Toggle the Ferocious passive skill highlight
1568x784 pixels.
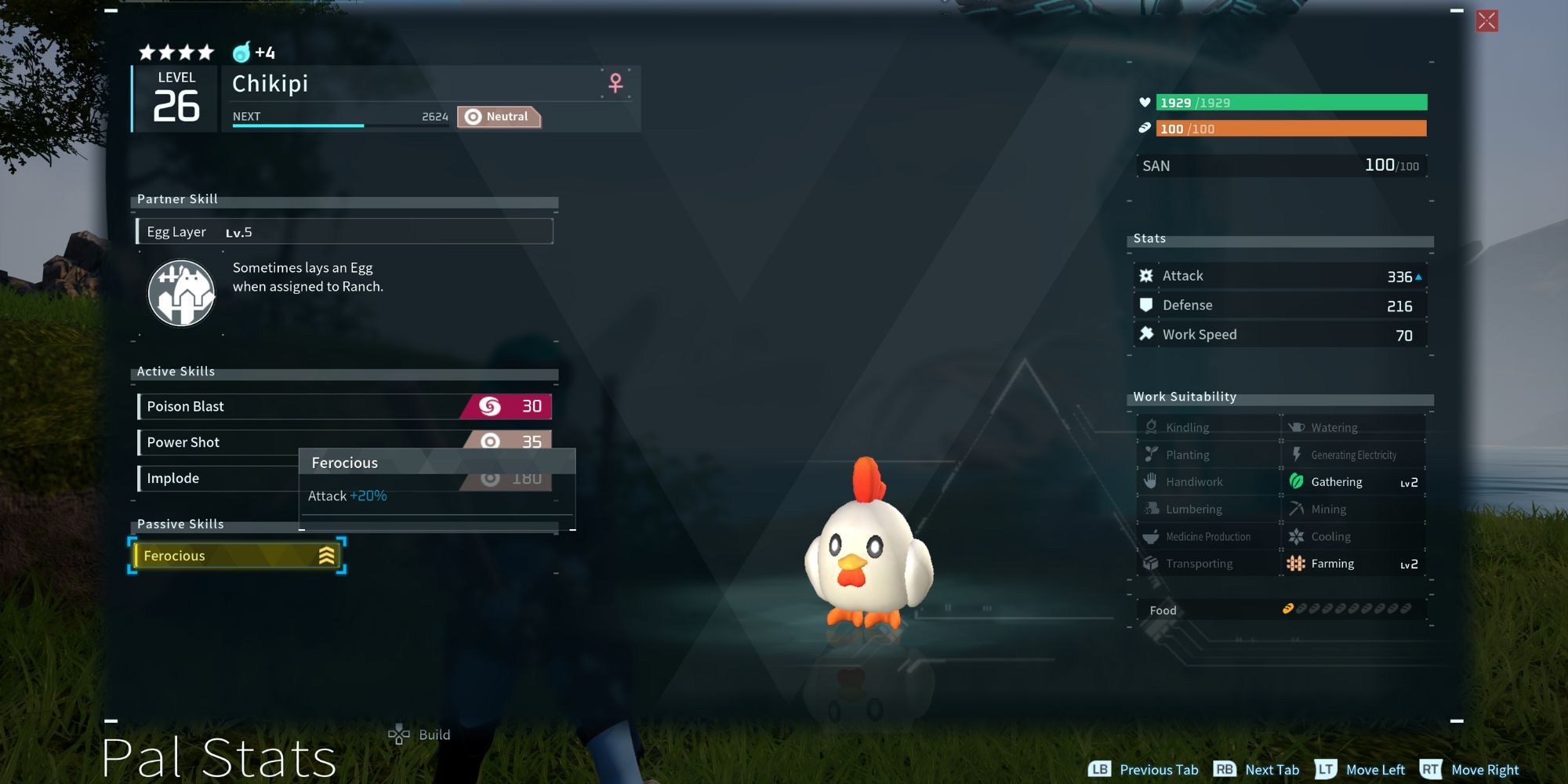235,555
